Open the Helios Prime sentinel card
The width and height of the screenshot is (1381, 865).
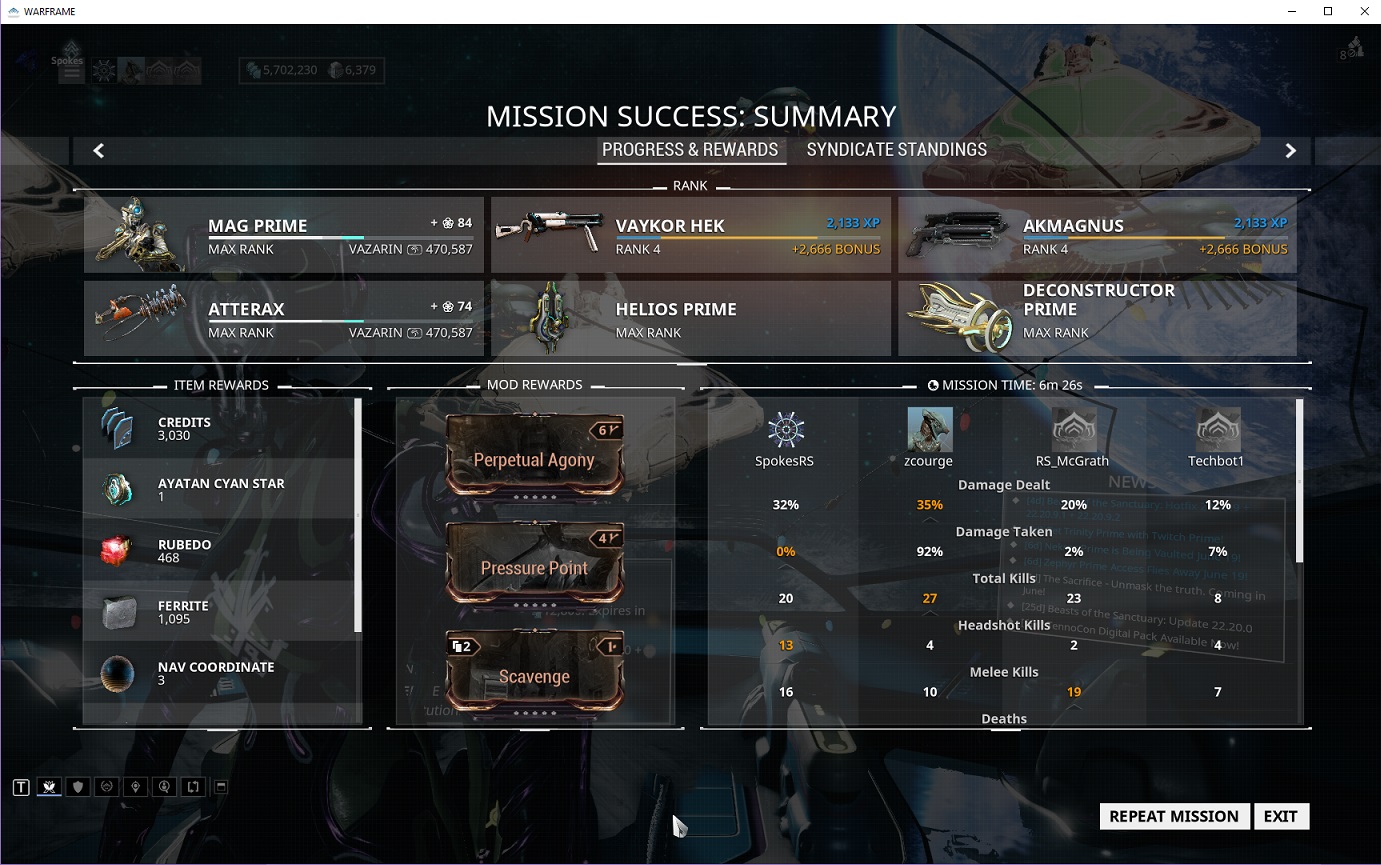pyautogui.click(x=691, y=319)
